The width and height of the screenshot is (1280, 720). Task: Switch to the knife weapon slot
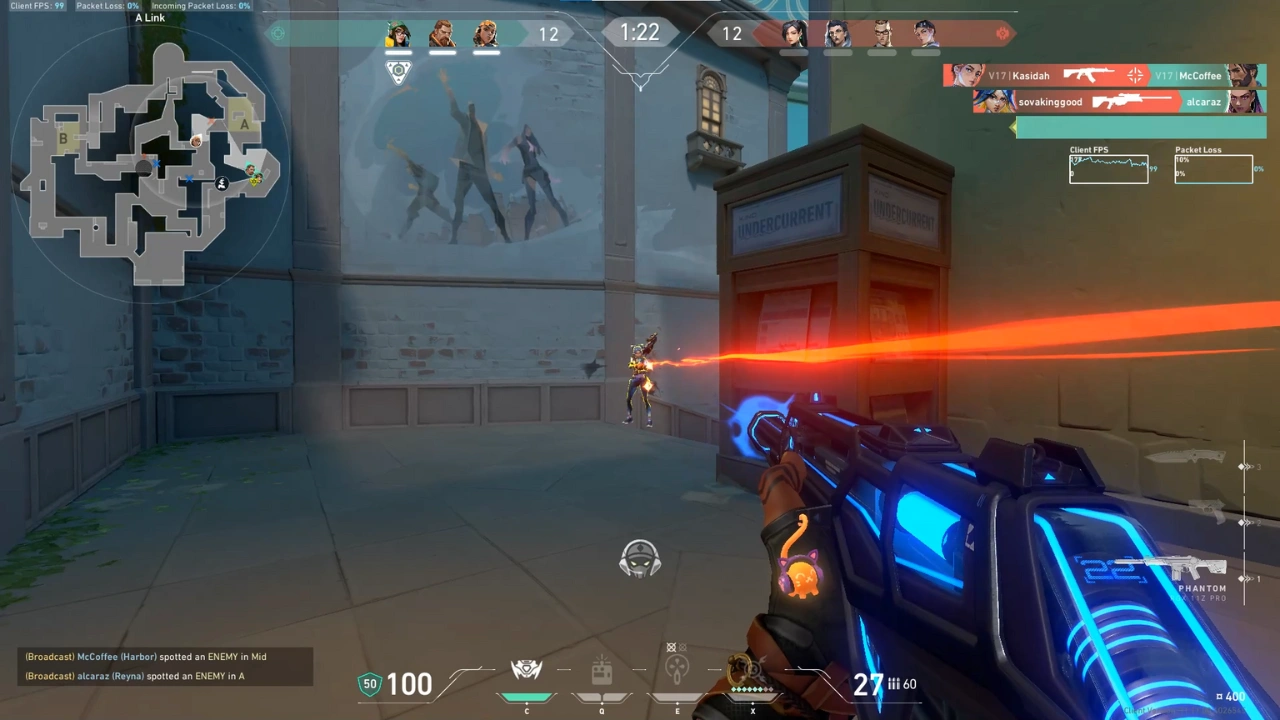(1185, 458)
